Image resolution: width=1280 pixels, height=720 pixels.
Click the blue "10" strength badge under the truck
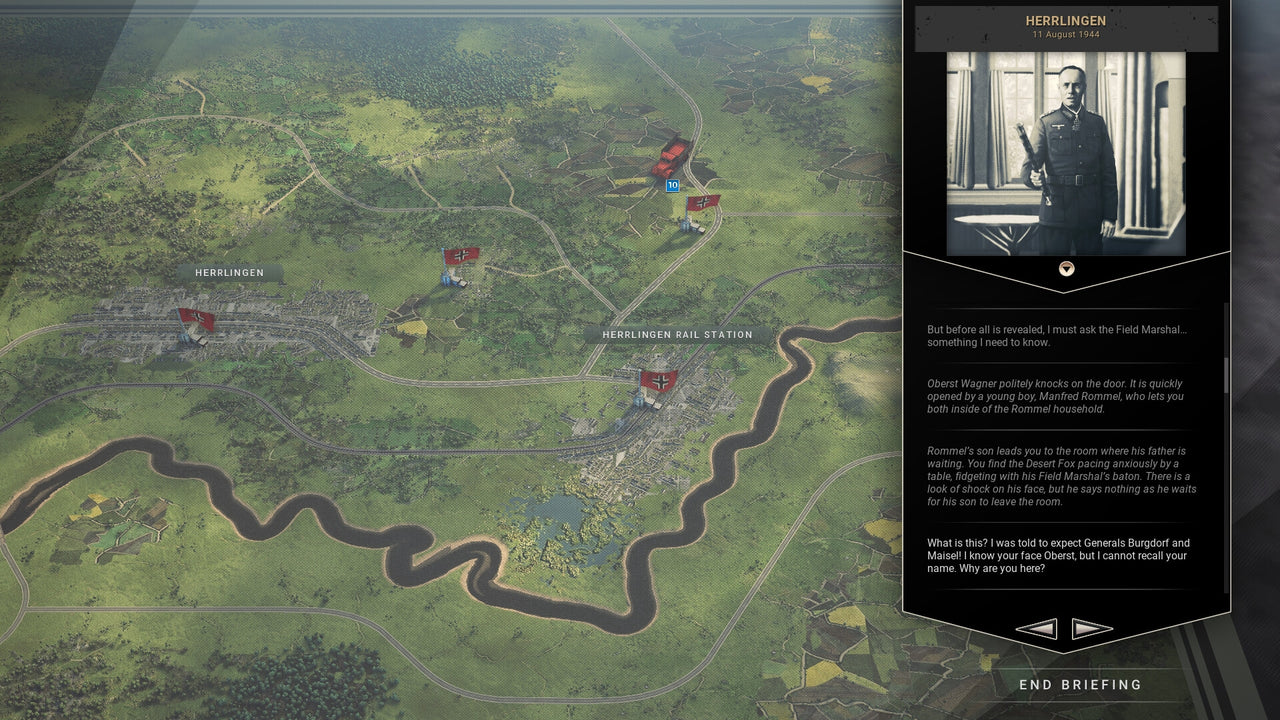672,185
